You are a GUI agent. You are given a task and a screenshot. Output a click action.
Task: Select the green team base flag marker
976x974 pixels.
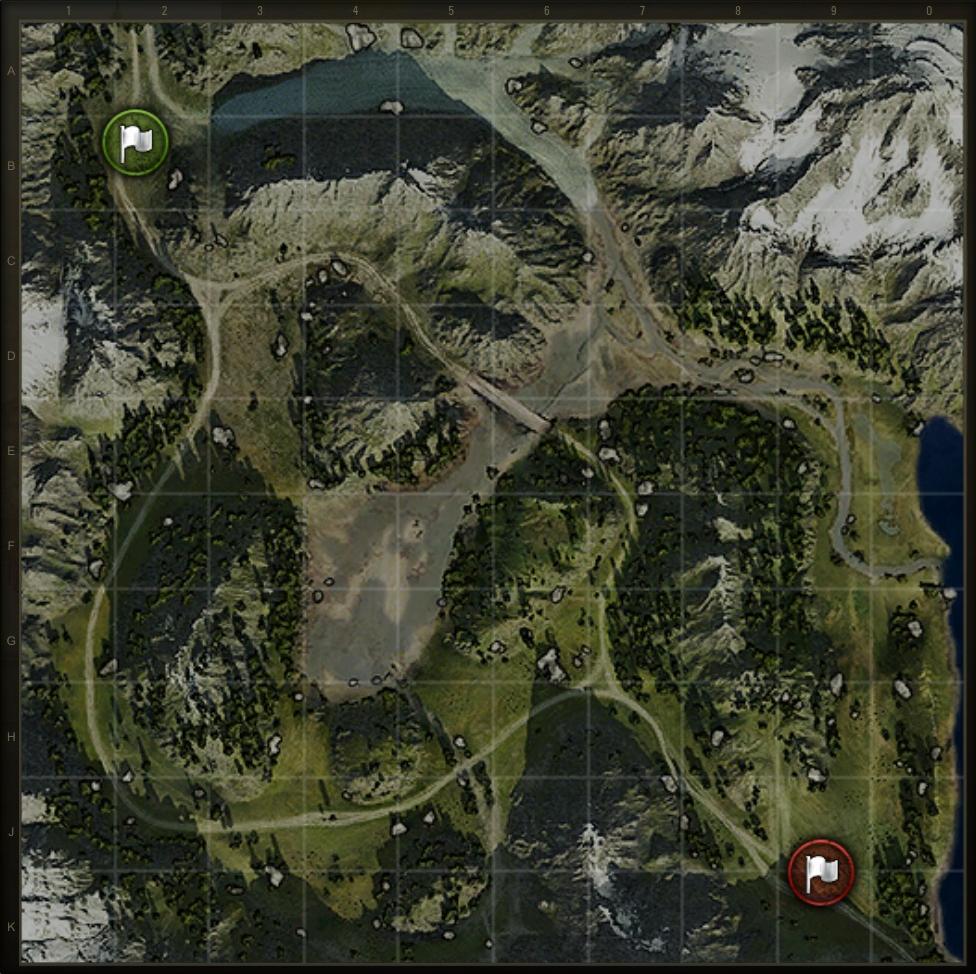(135, 143)
